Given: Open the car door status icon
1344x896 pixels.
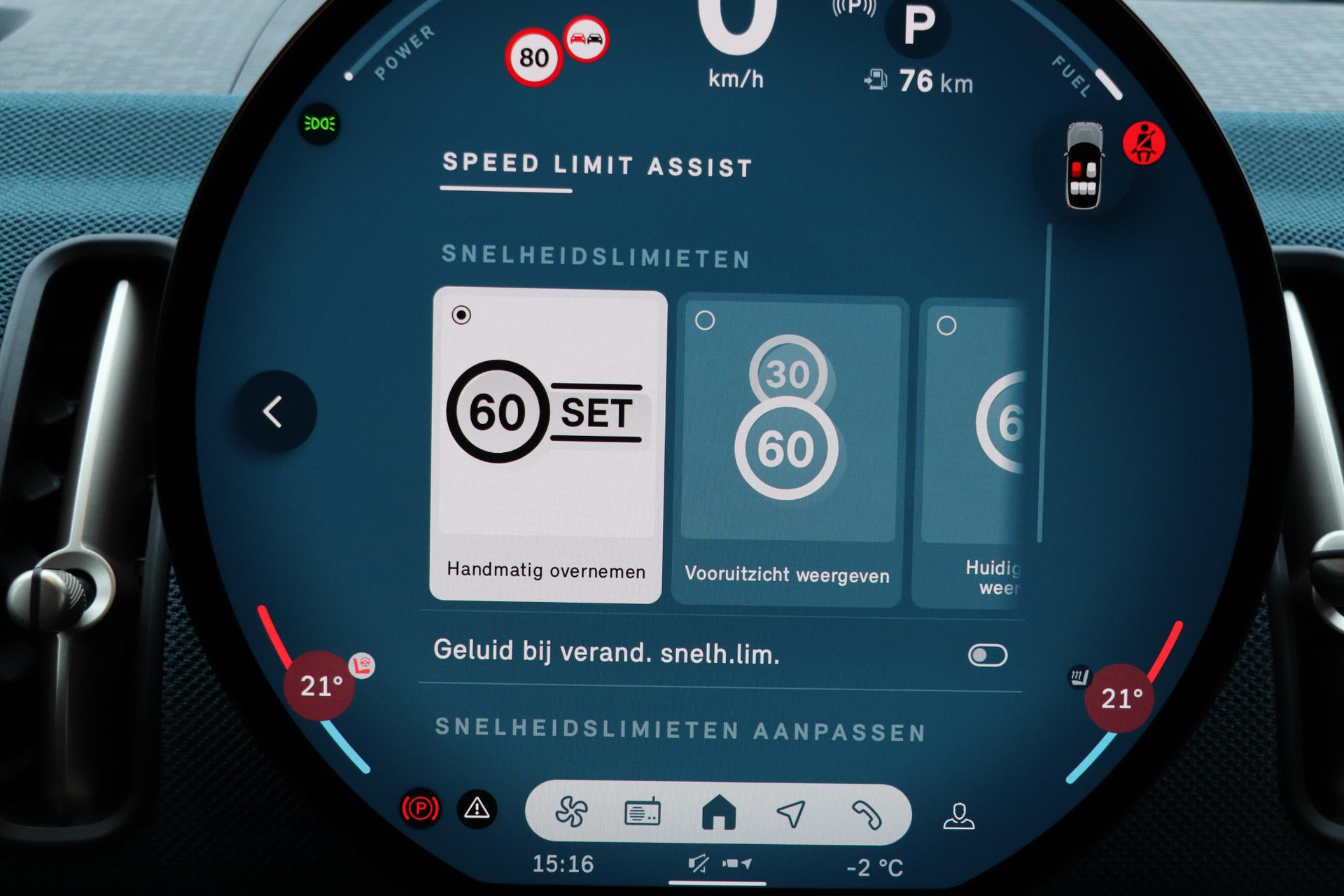Looking at the screenshot, I should point(1084,167).
